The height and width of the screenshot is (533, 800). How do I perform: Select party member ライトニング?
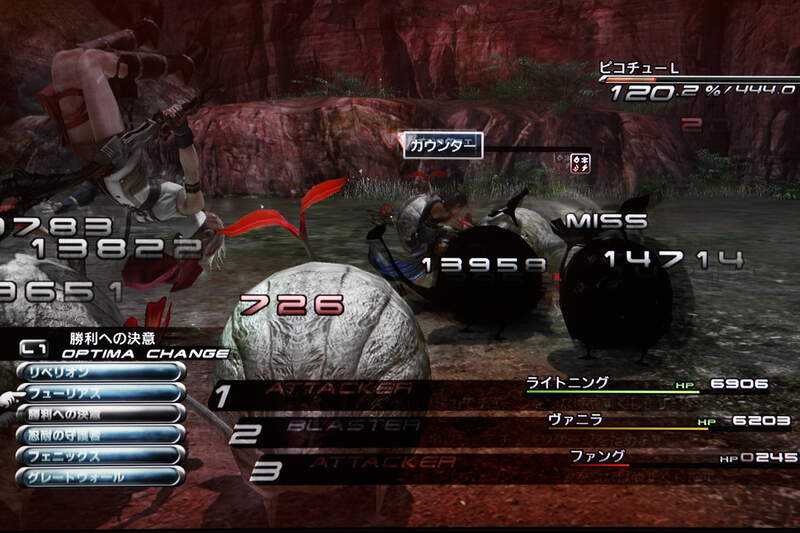click(x=567, y=383)
